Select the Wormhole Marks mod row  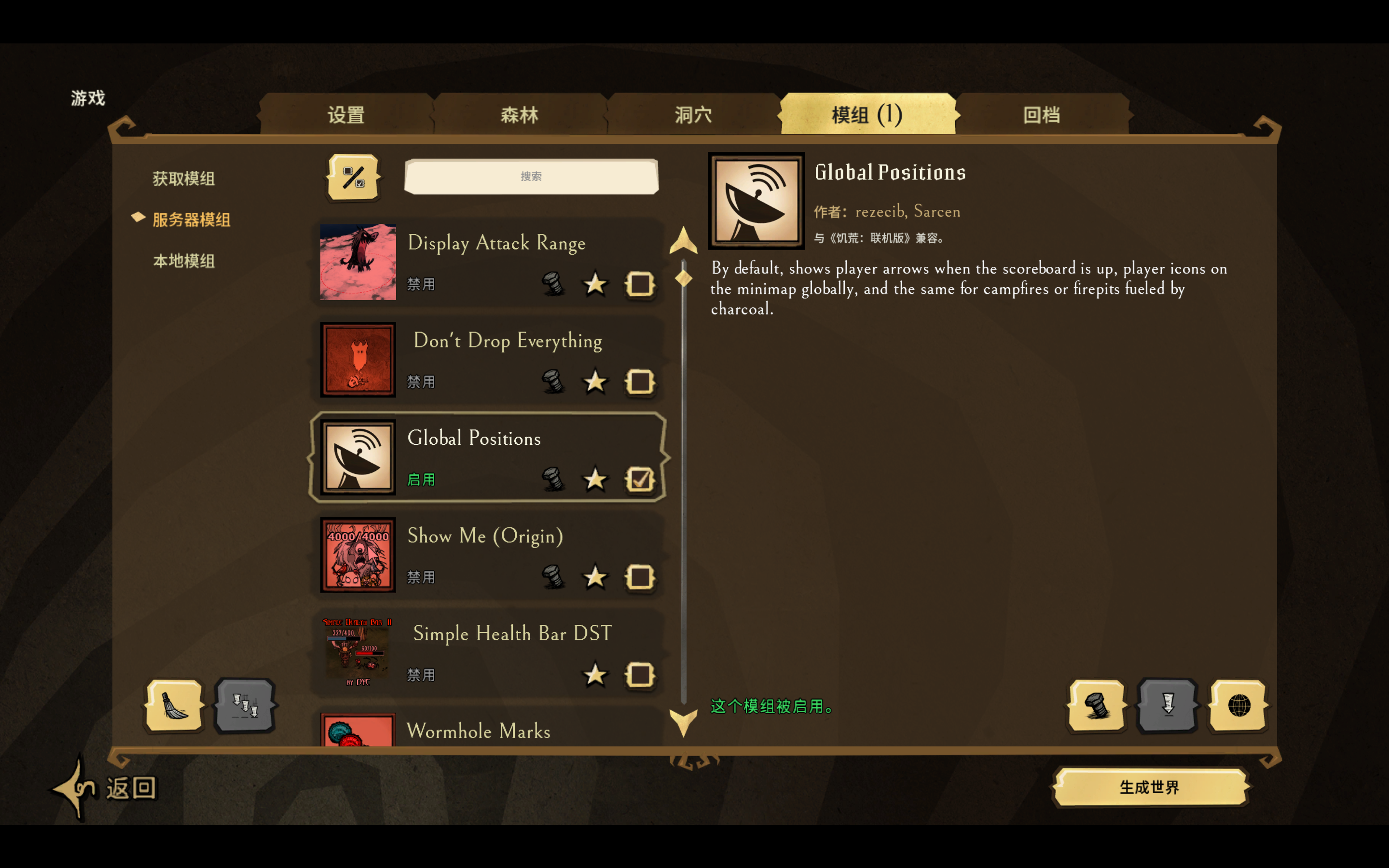[x=488, y=729]
